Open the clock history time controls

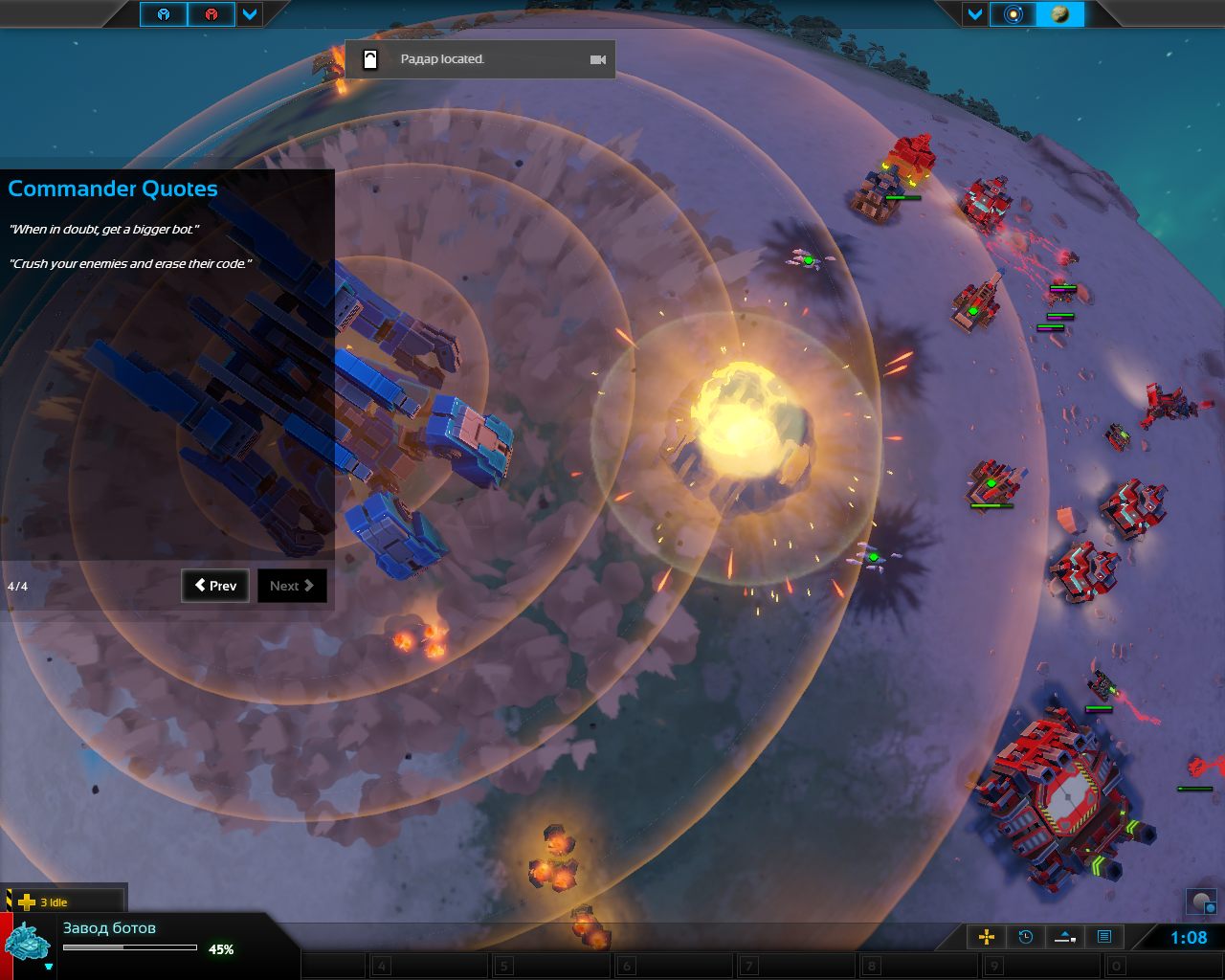coord(1025,937)
